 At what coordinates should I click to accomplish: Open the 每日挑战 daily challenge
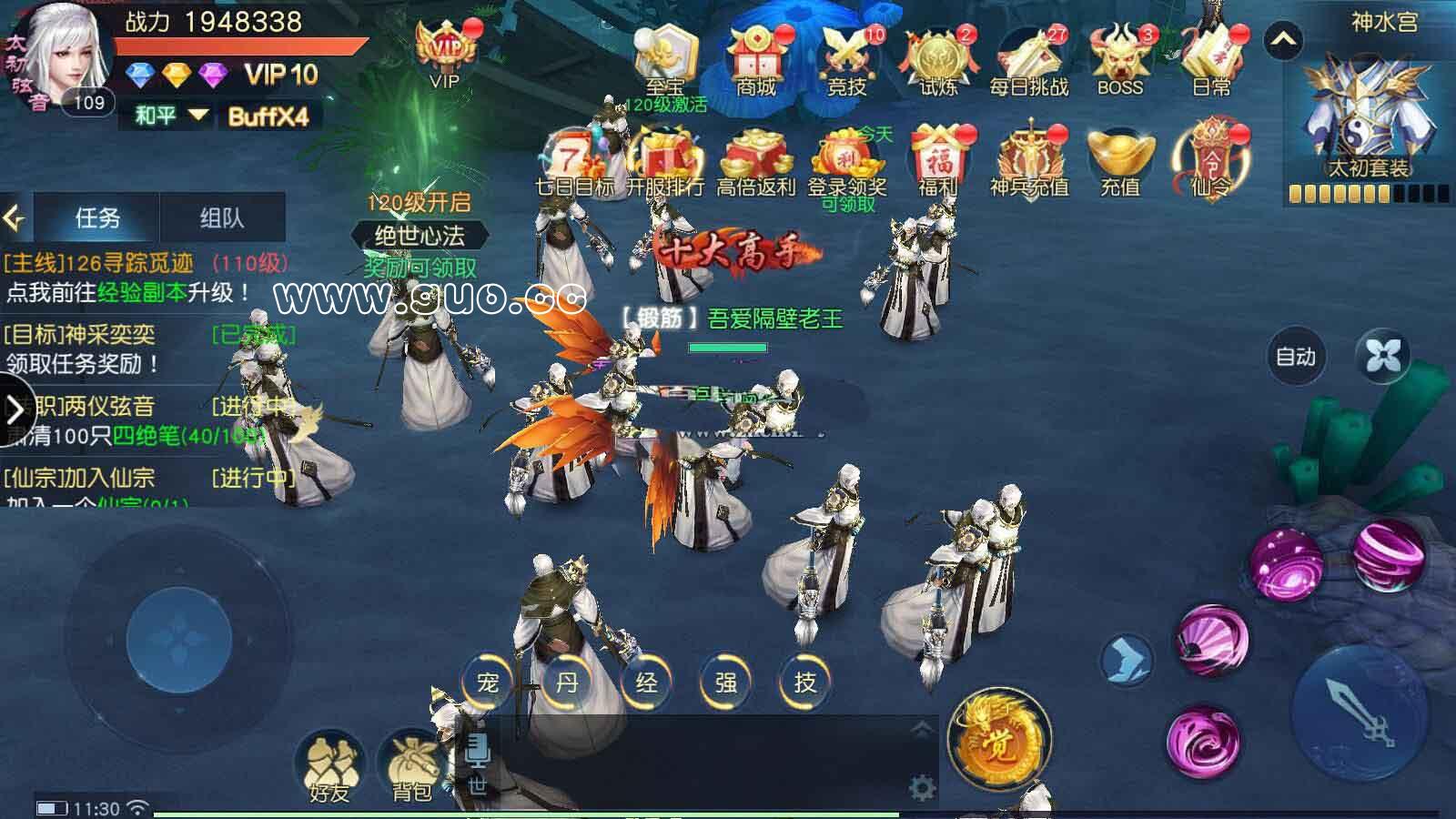click(1029, 59)
